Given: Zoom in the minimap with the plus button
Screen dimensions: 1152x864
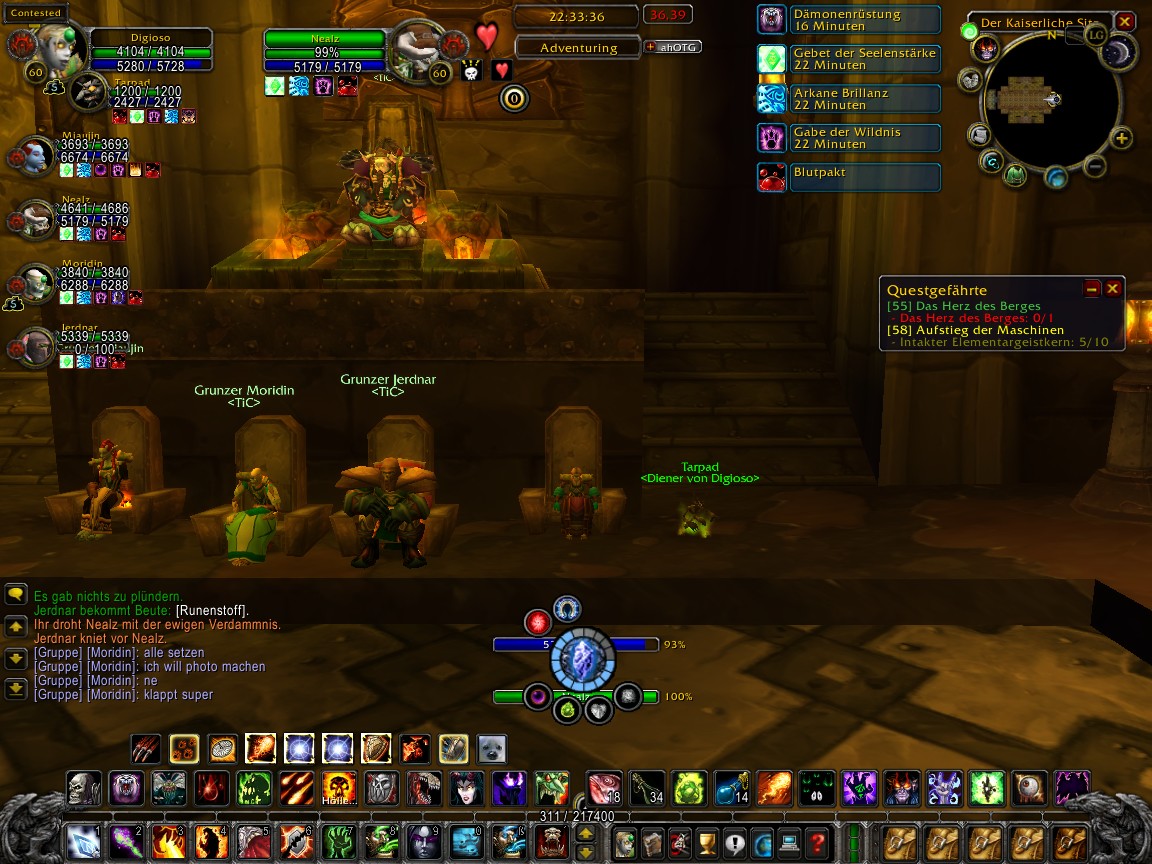Looking at the screenshot, I should click(x=1122, y=139).
